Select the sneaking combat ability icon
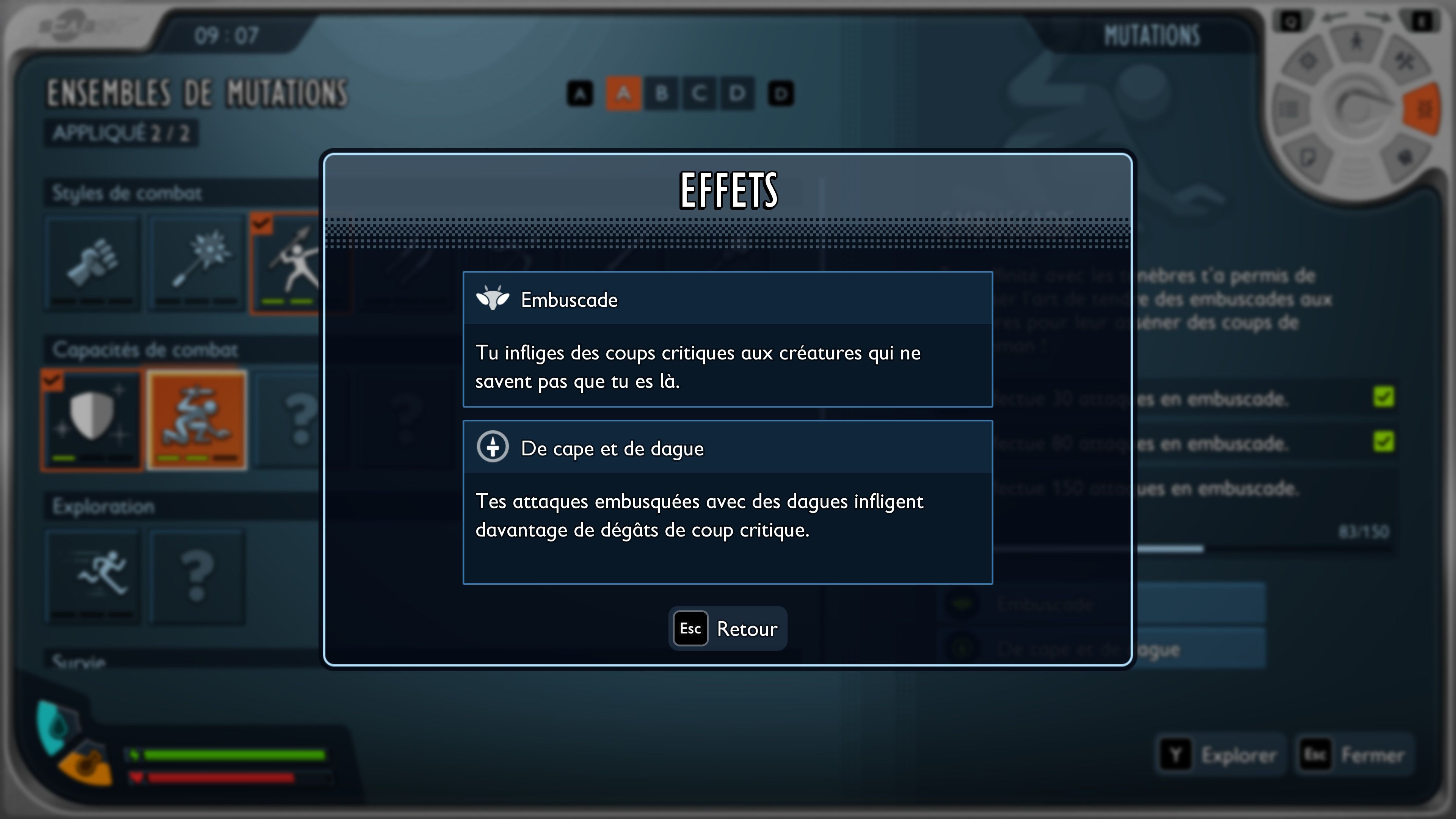 point(197,419)
